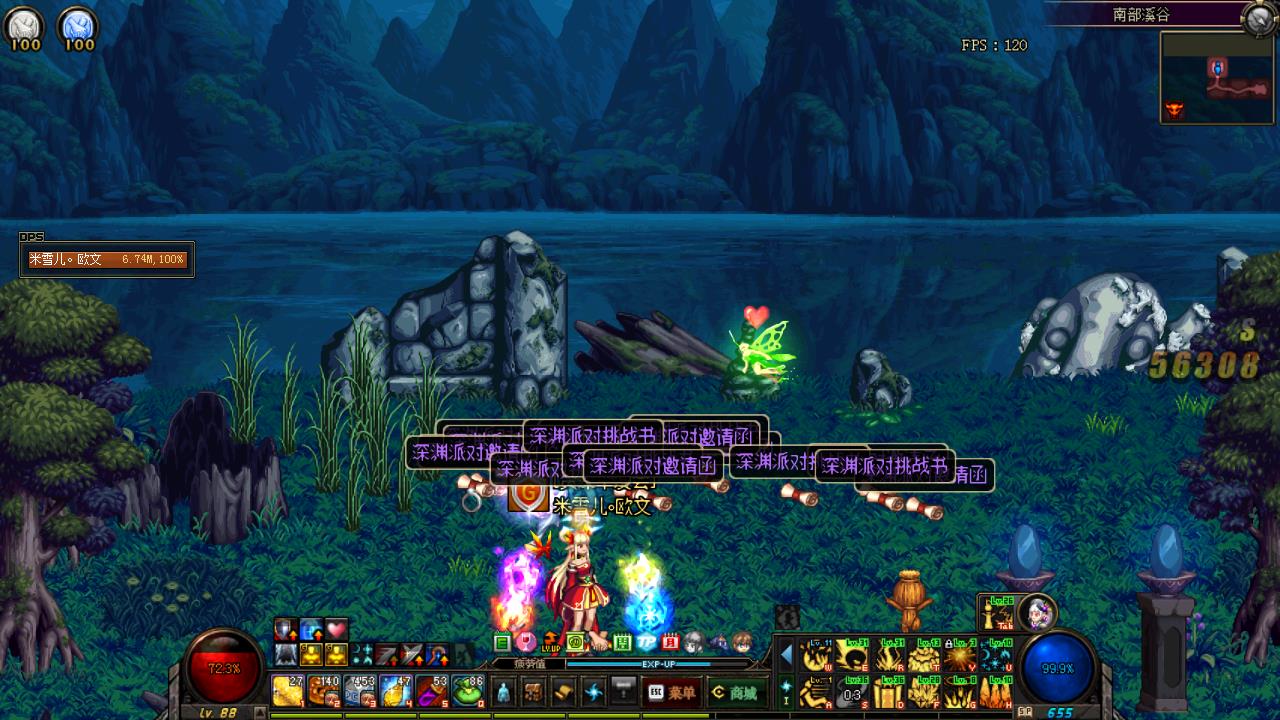The height and width of the screenshot is (720, 1280).
Task: Open the blue swirl skill menu button
Action: (594, 692)
